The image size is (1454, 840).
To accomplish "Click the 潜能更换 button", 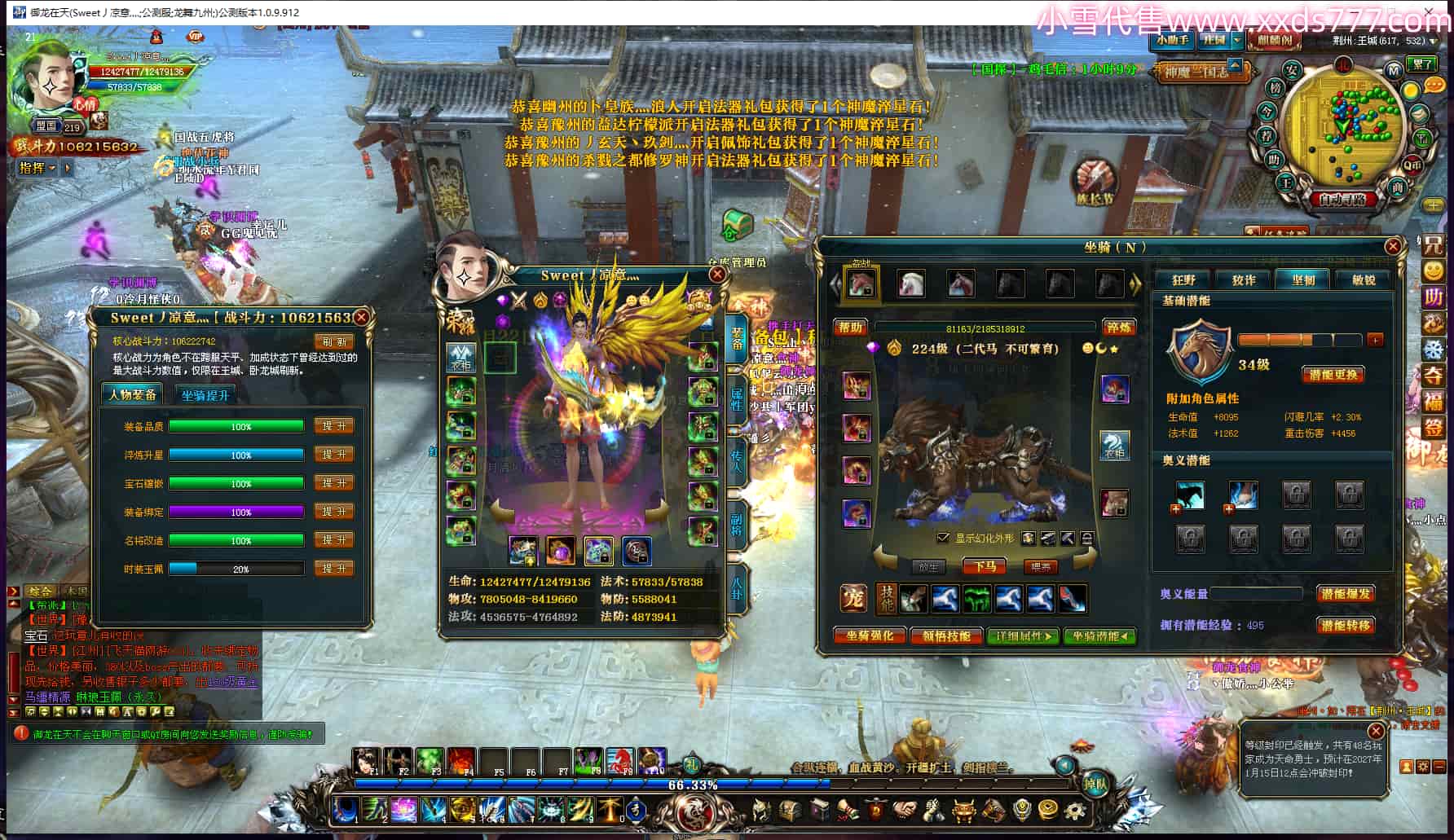I will (1333, 375).
